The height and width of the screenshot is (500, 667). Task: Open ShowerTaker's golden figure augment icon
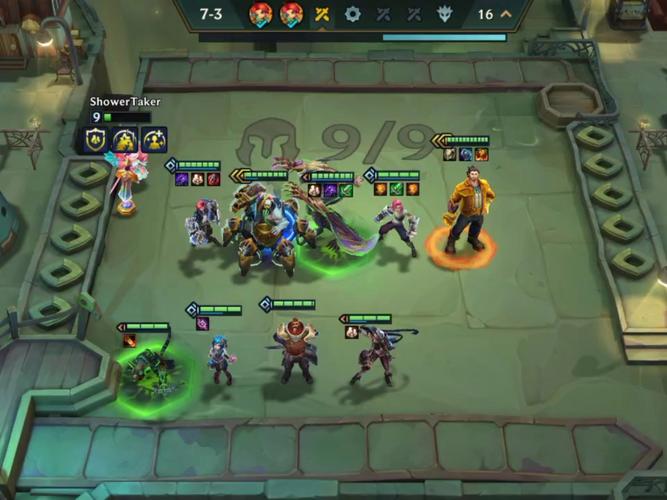pos(126,141)
